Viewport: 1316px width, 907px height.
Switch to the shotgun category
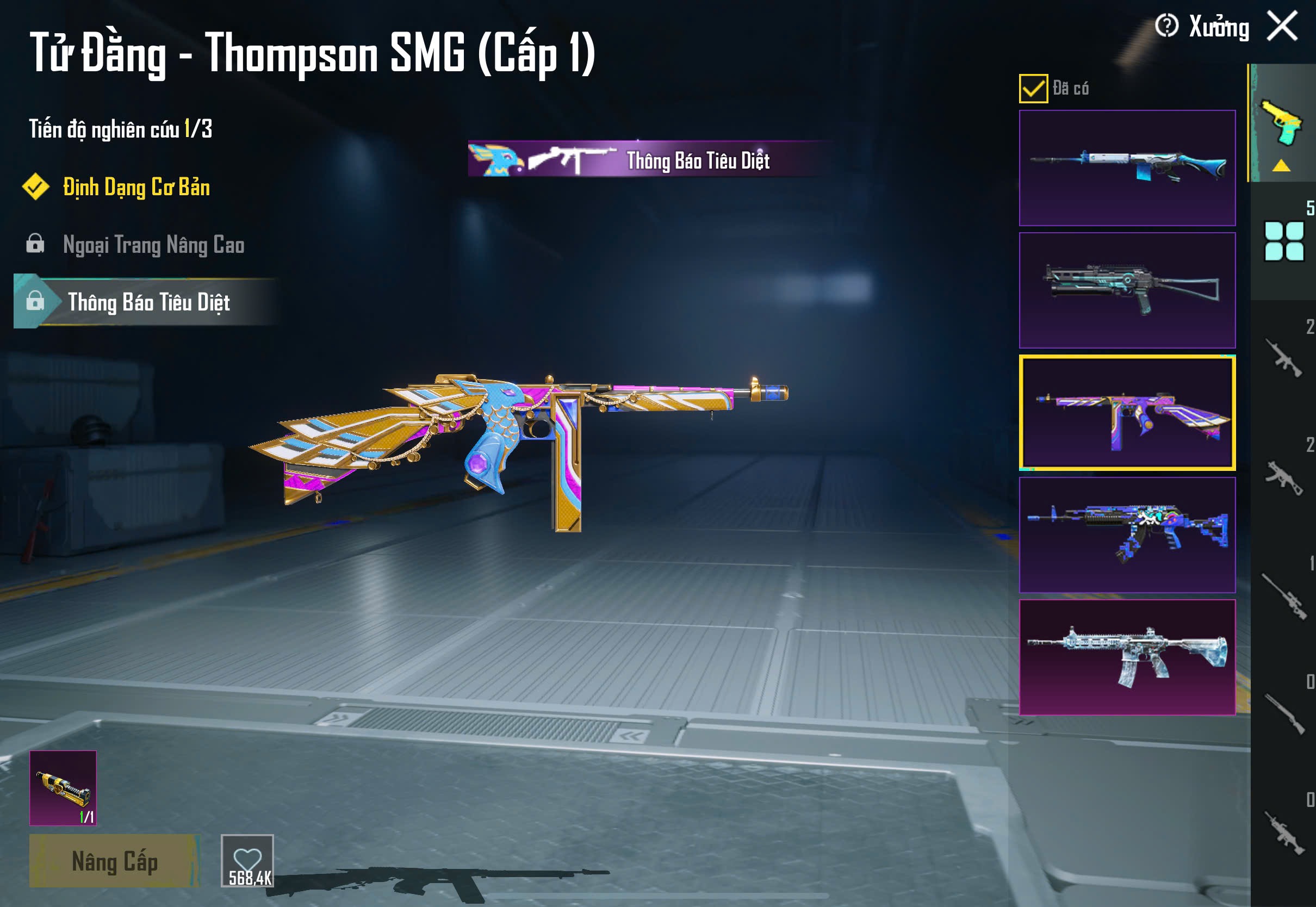click(x=1283, y=714)
